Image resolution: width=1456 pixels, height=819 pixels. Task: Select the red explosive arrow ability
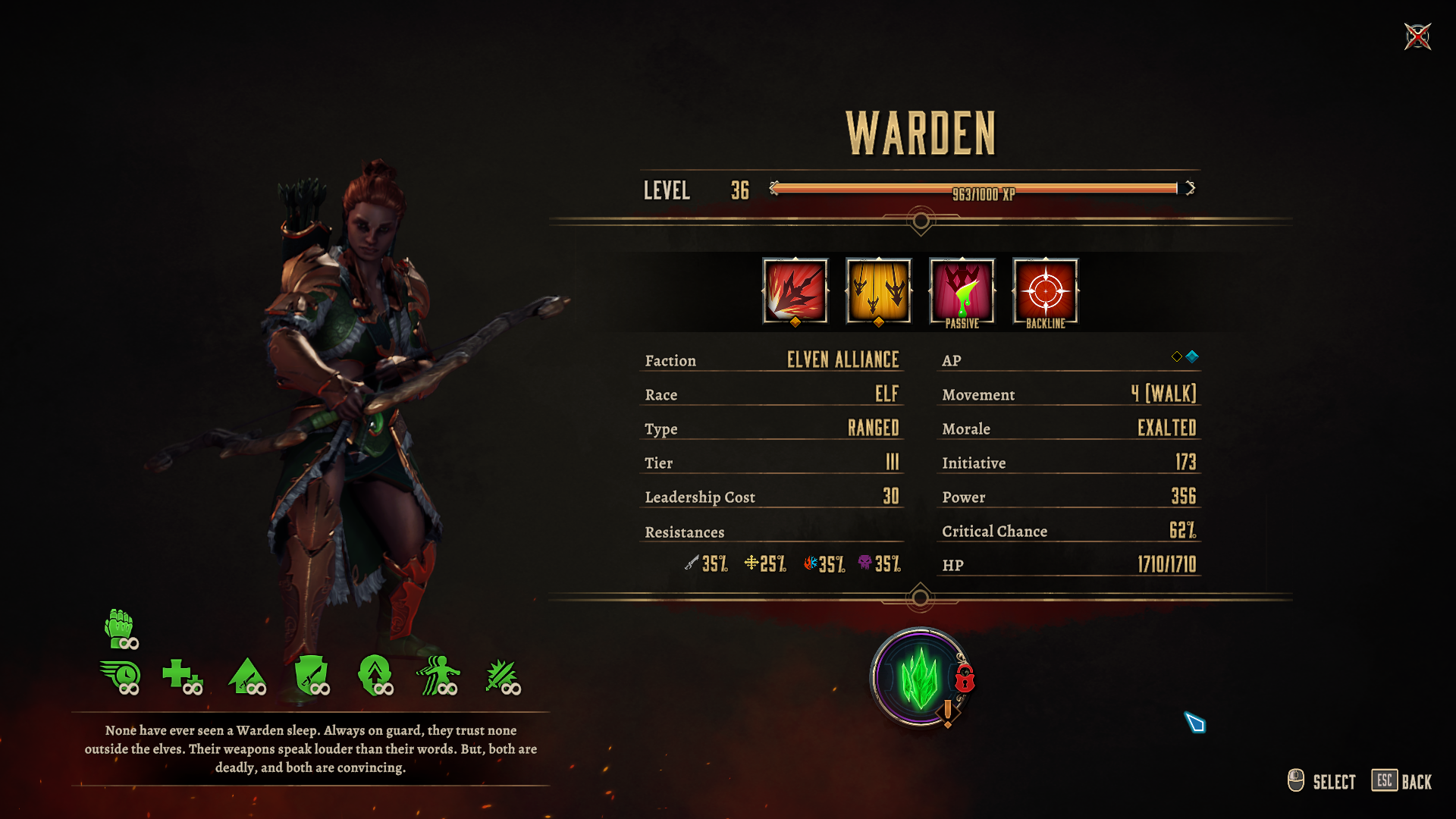click(795, 291)
